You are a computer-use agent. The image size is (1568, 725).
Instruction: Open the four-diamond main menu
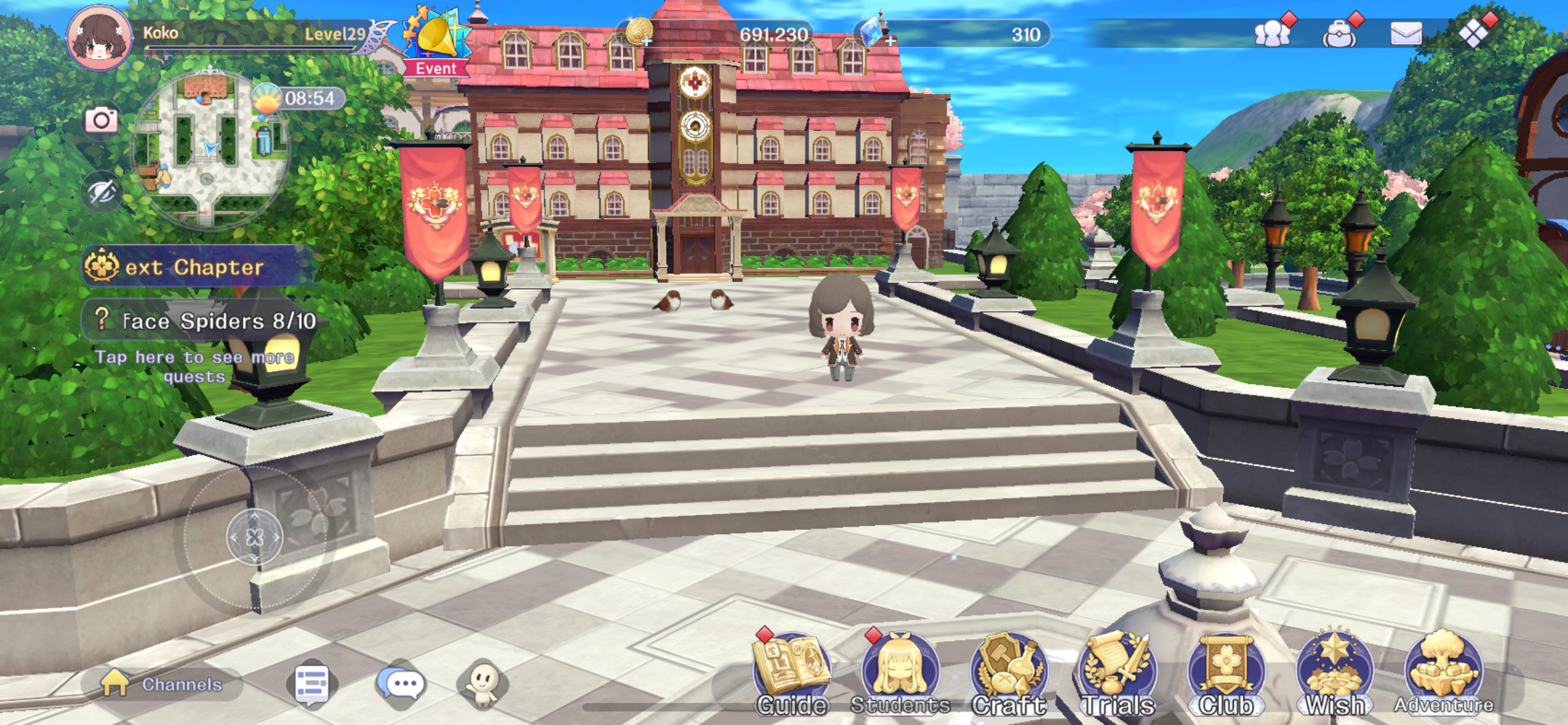pos(1474,33)
